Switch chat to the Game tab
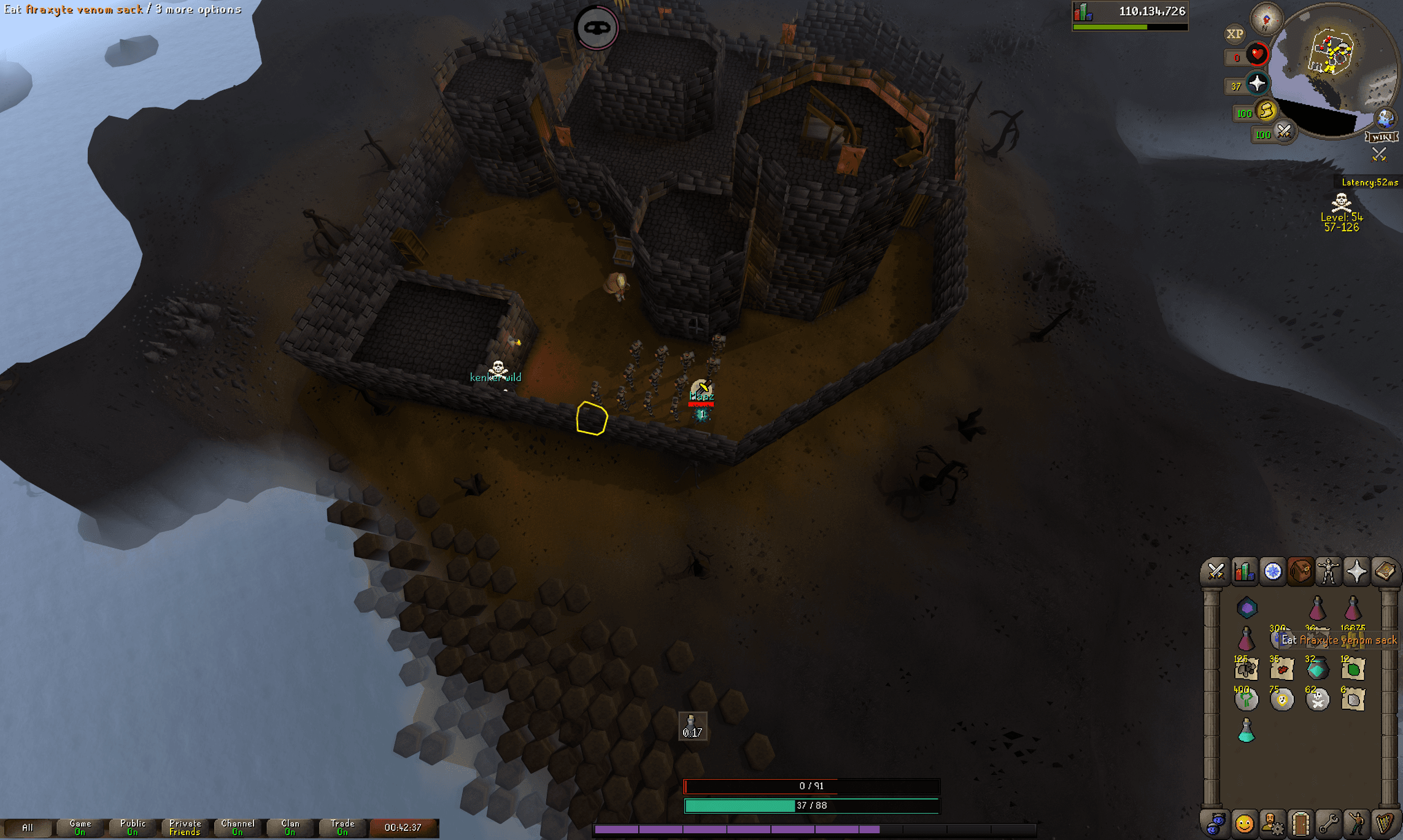The width and height of the screenshot is (1403, 840). 80,827
